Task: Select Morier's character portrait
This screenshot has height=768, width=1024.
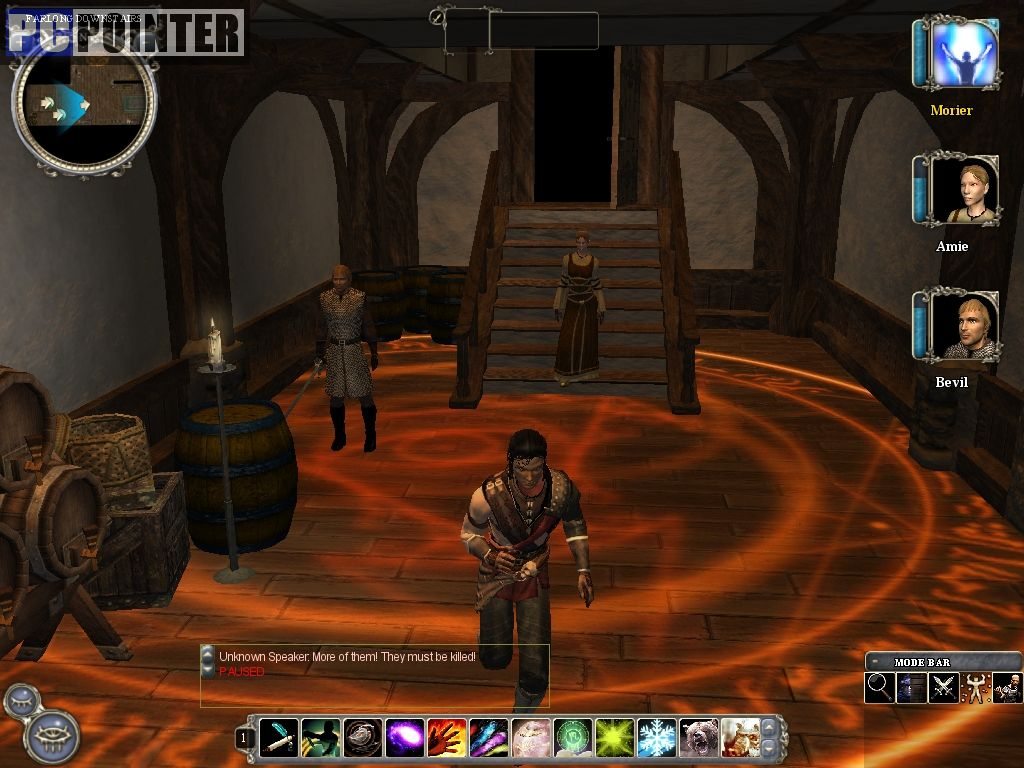Action: click(963, 53)
